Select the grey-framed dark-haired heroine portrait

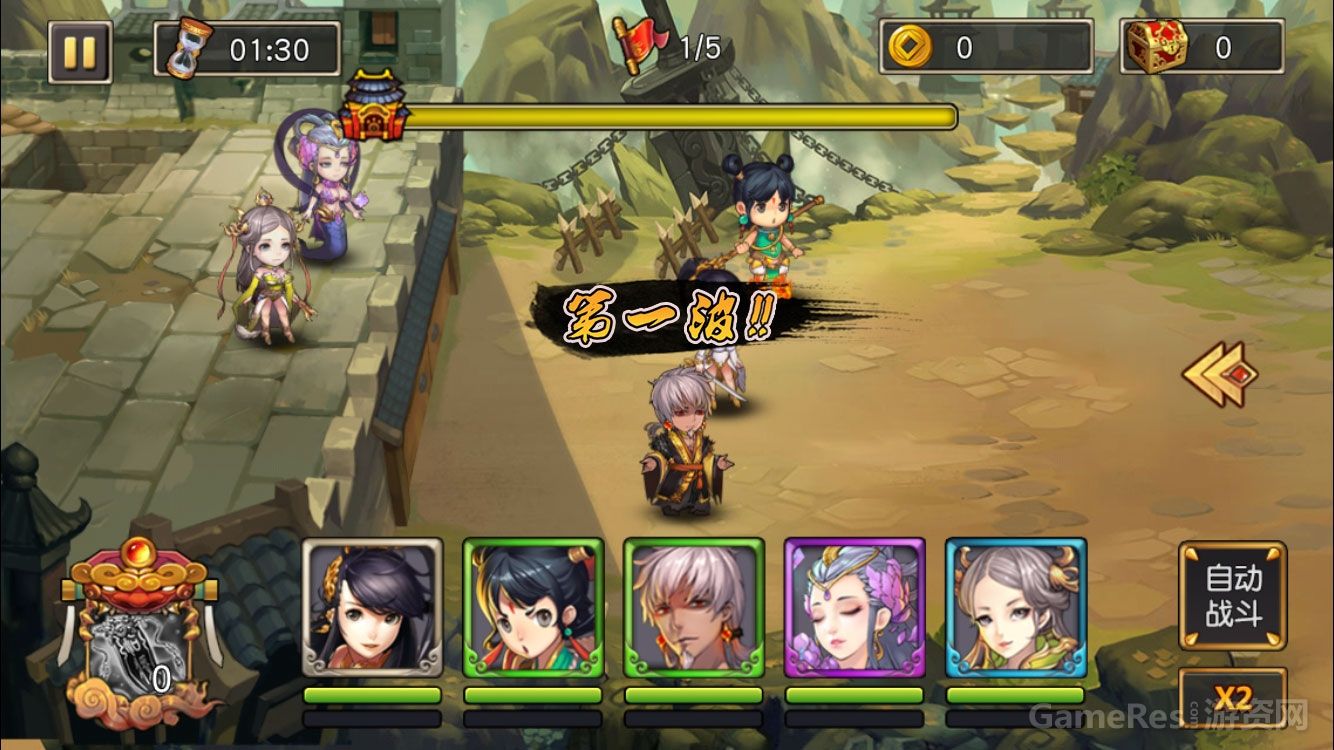click(372, 608)
